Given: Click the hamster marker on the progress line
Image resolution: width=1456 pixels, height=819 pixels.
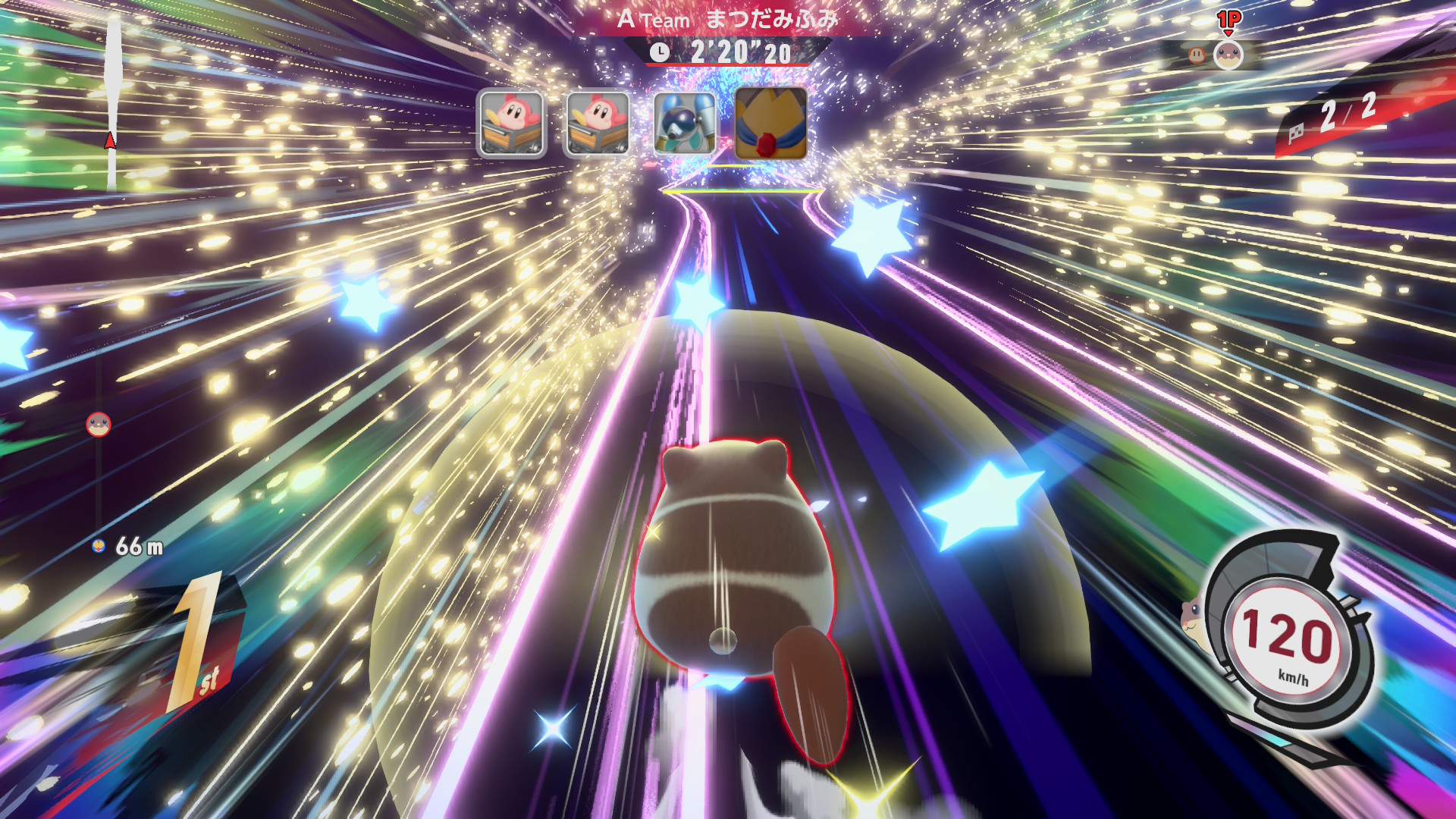Looking at the screenshot, I should pyautogui.click(x=99, y=425).
